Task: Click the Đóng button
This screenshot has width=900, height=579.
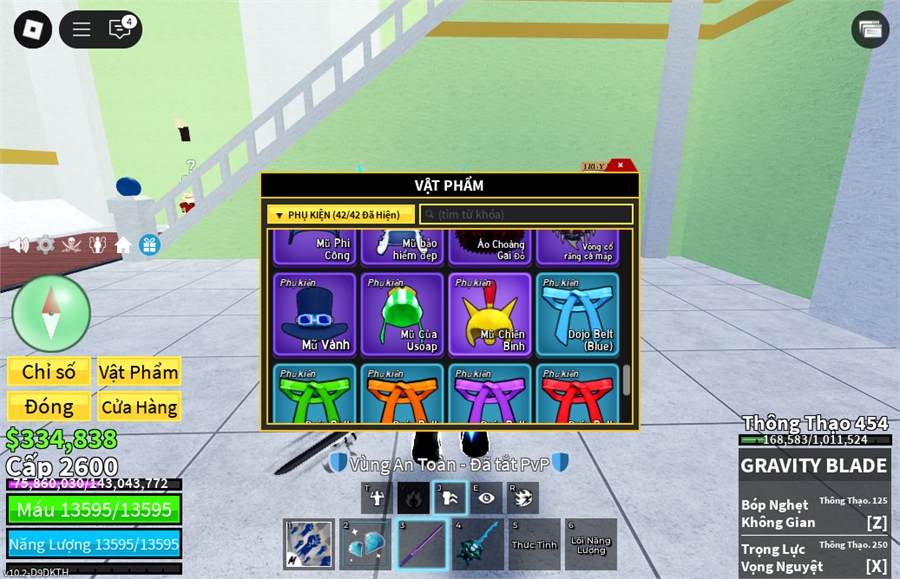Action: (49, 406)
